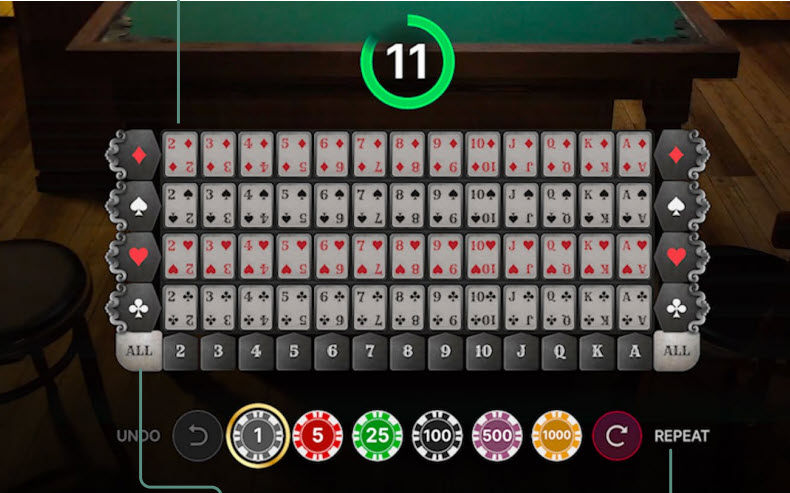Select the black 100 chip
This screenshot has width=790, height=493.
tap(438, 436)
